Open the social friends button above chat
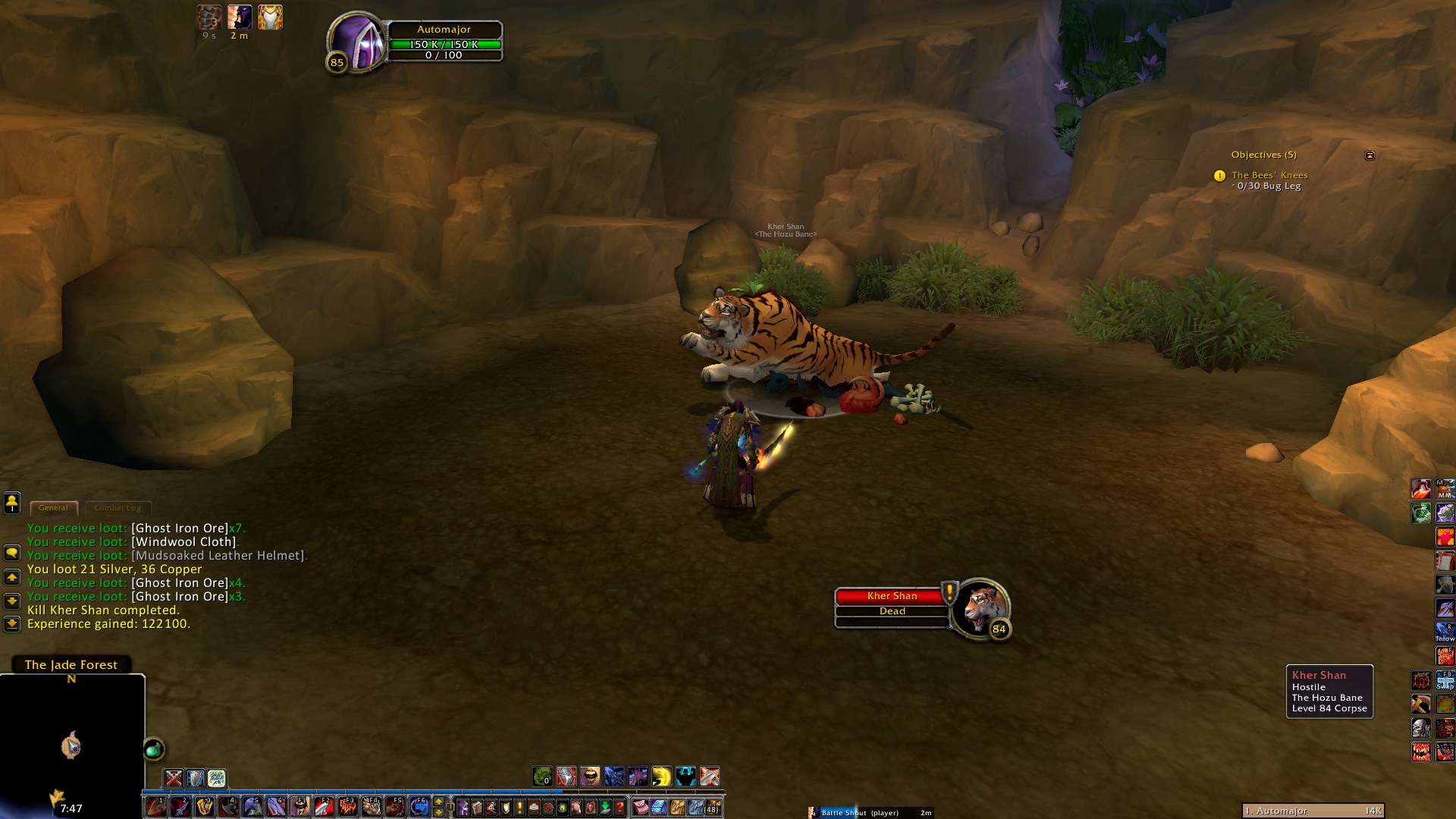 pyautogui.click(x=12, y=502)
